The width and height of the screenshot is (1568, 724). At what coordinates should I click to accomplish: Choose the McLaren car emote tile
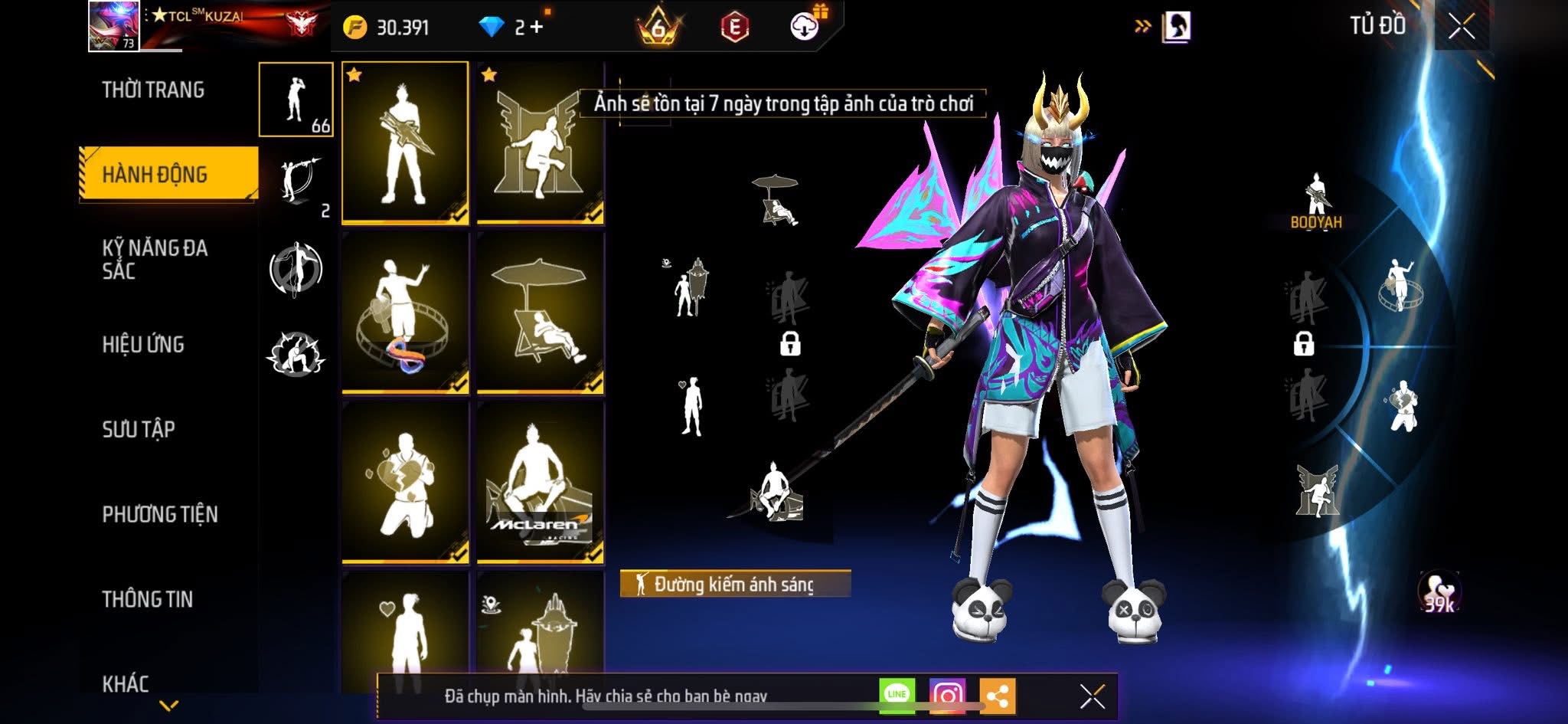(x=540, y=482)
